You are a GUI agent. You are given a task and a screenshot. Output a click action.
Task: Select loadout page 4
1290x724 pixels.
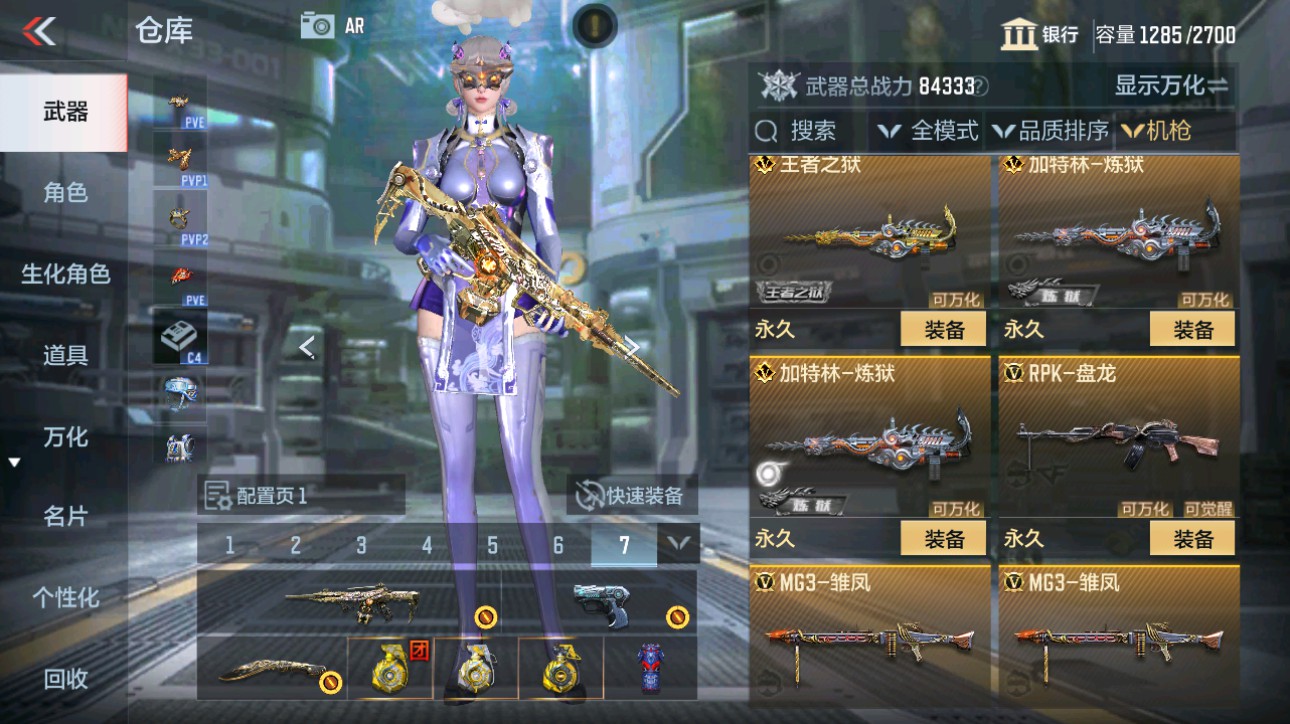pyautogui.click(x=425, y=546)
